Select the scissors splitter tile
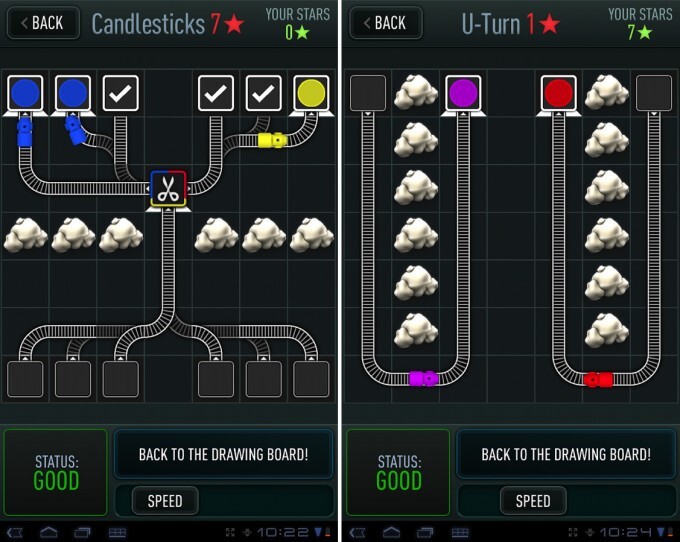This screenshot has width=680, height=542. tap(168, 189)
